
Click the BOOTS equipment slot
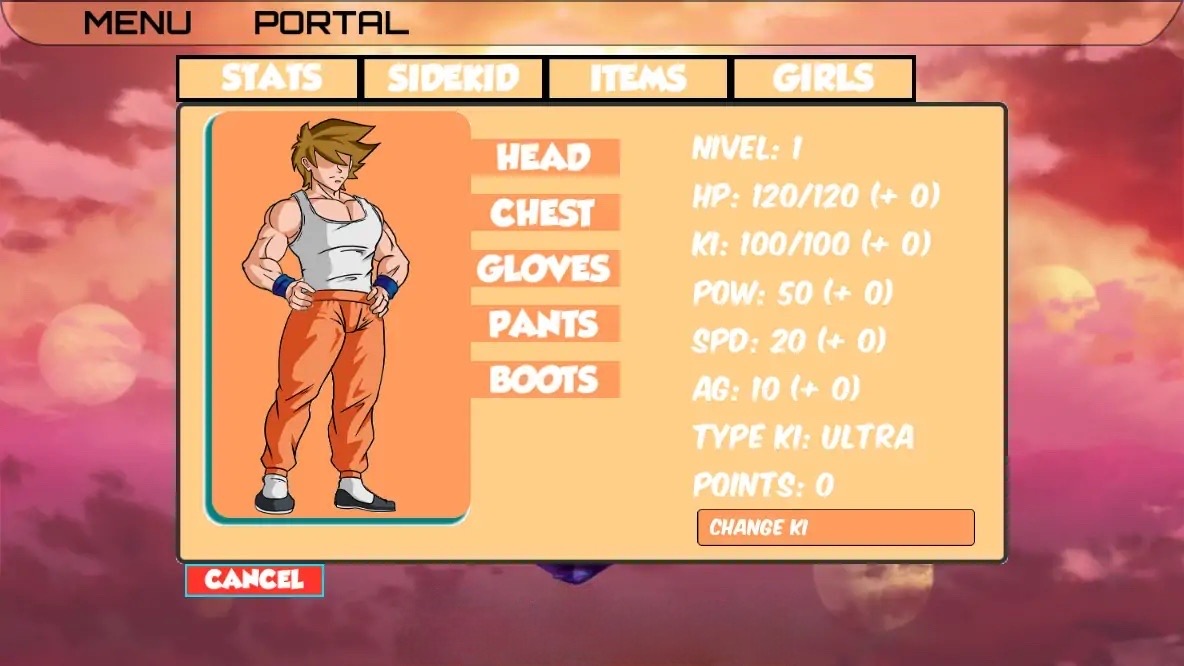point(545,380)
